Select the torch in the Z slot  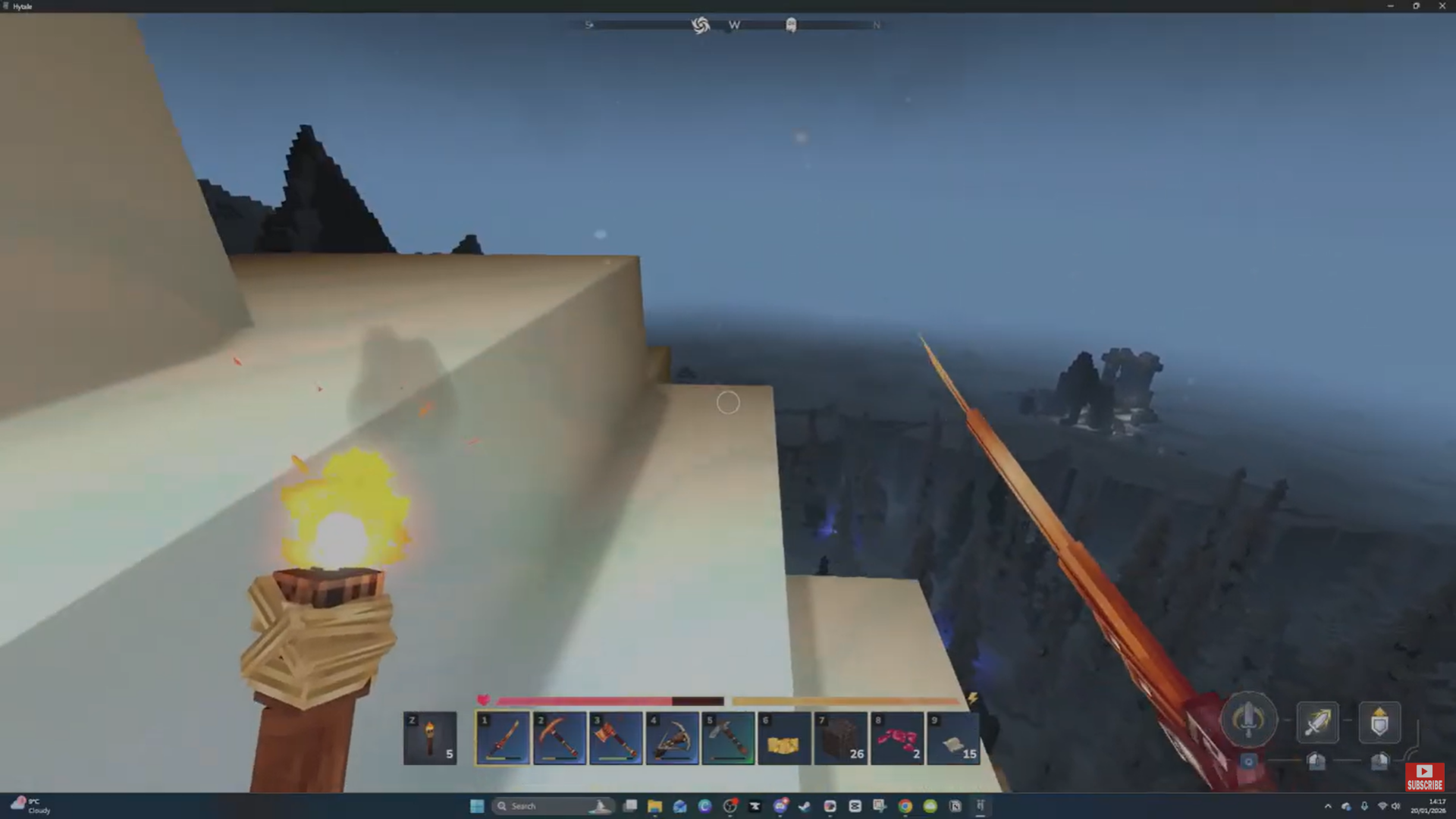[x=430, y=738]
